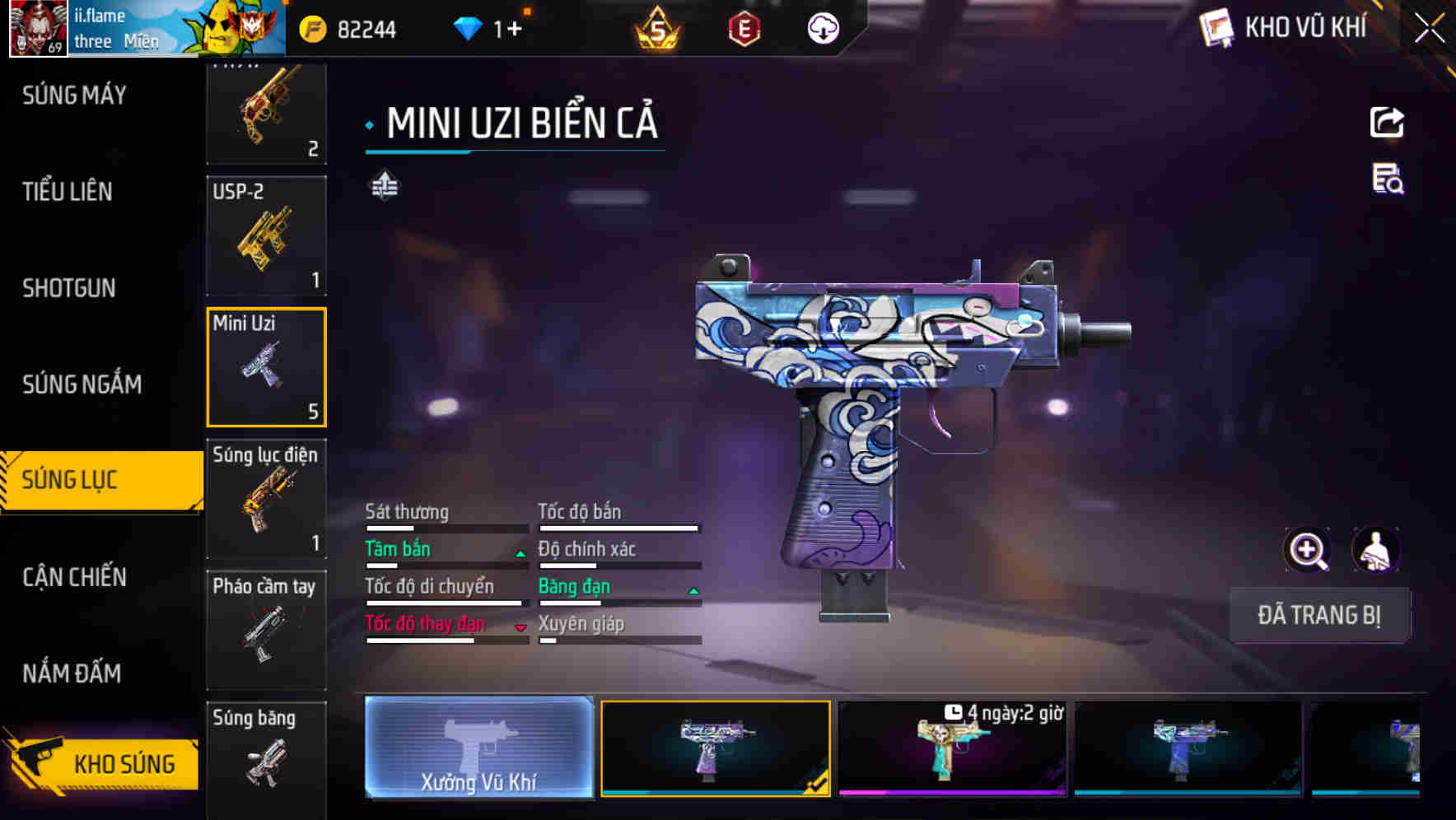Zoom in with the magnifier icon
The width and height of the screenshot is (1456, 820).
[x=1307, y=550]
